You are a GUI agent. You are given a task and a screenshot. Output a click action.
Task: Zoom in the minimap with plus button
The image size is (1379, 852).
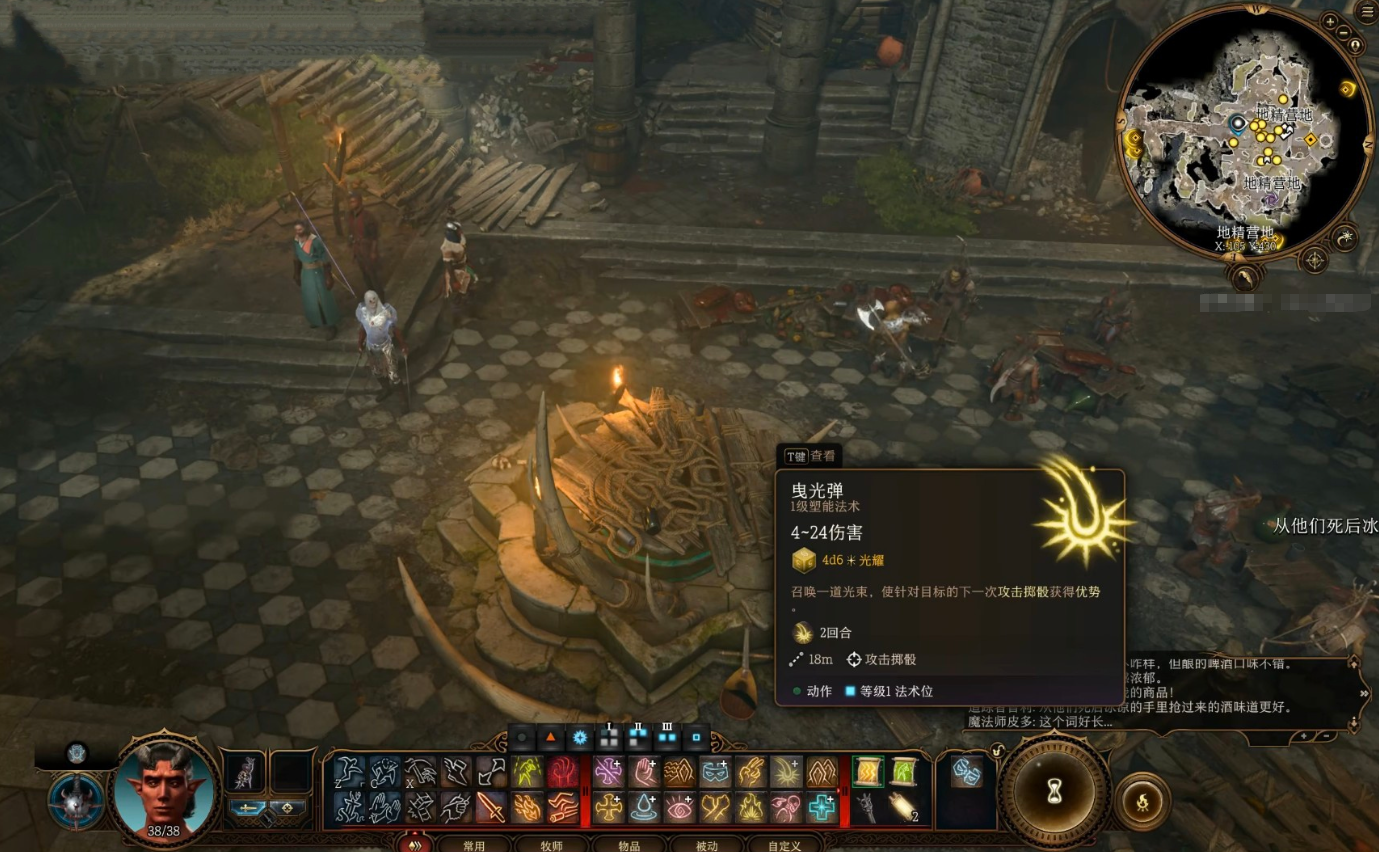click(1330, 20)
